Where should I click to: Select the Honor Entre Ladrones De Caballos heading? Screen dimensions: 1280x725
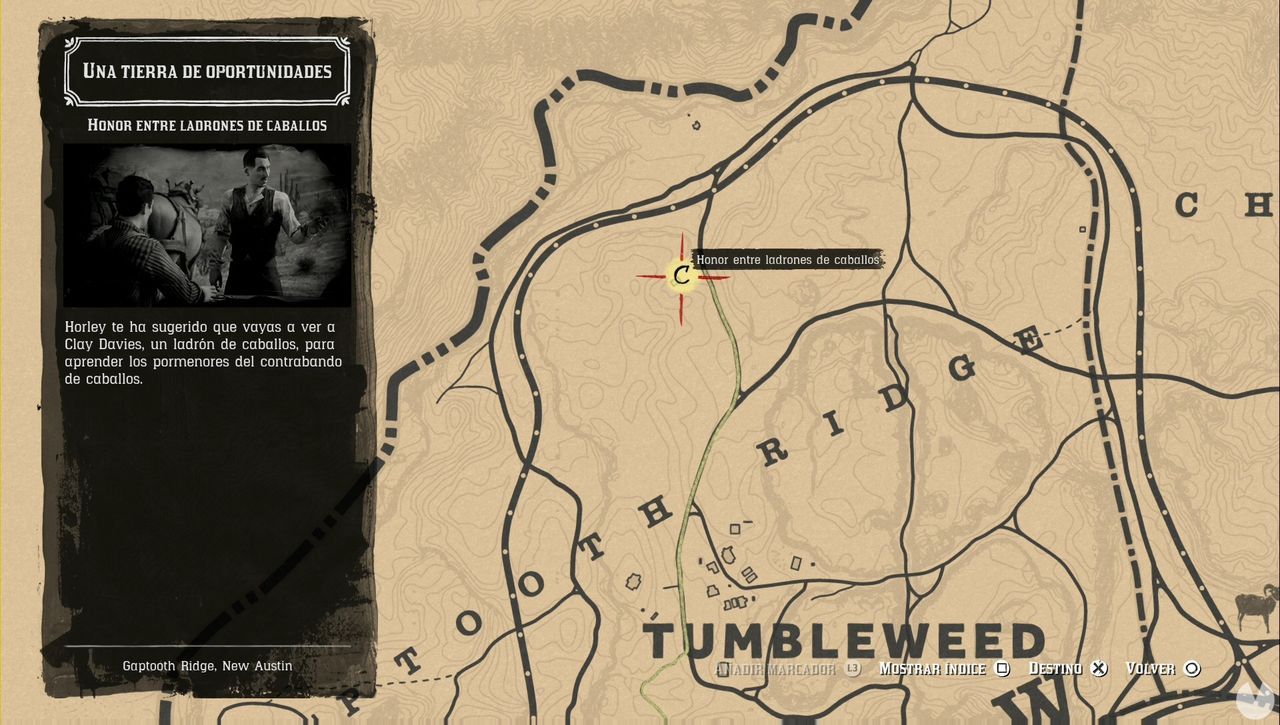click(x=206, y=125)
